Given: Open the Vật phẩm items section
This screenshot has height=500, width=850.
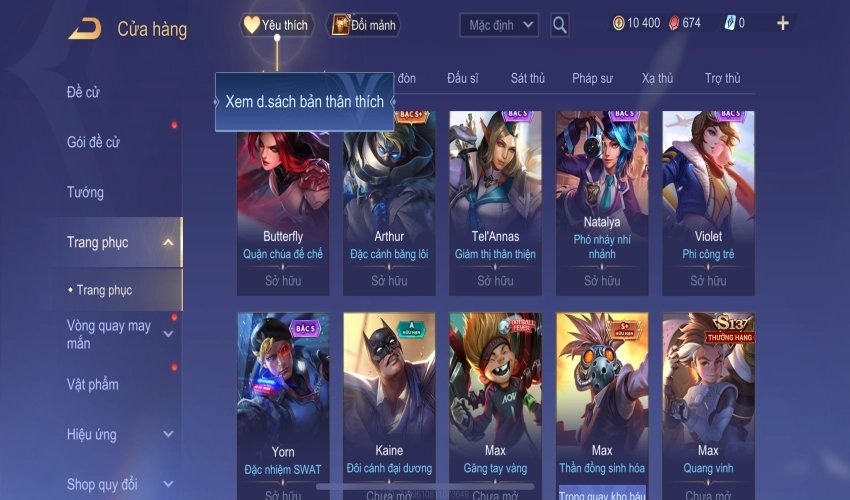Looking at the screenshot, I should click(x=92, y=385).
